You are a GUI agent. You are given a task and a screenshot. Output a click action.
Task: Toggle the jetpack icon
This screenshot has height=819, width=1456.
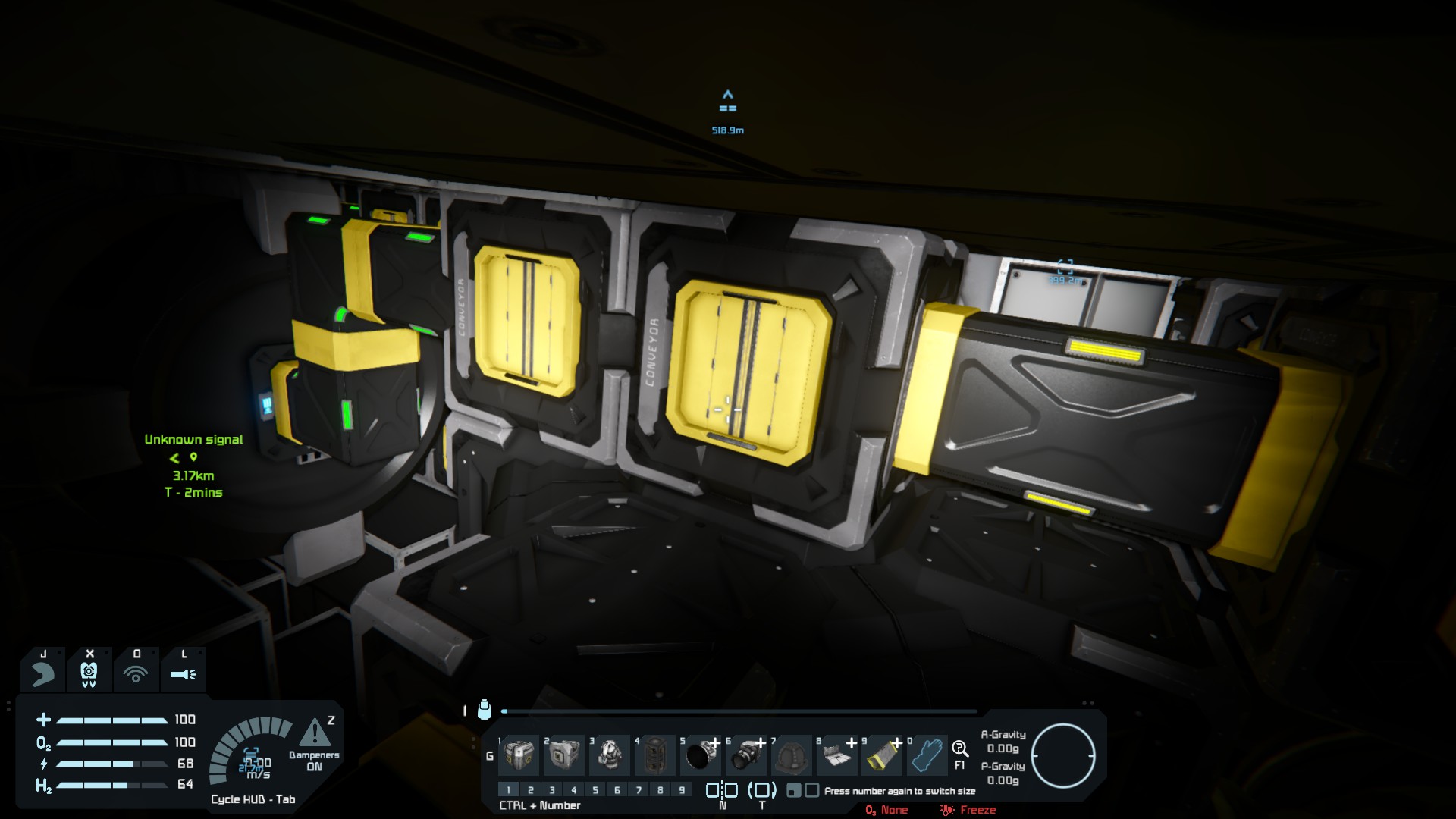point(43,673)
